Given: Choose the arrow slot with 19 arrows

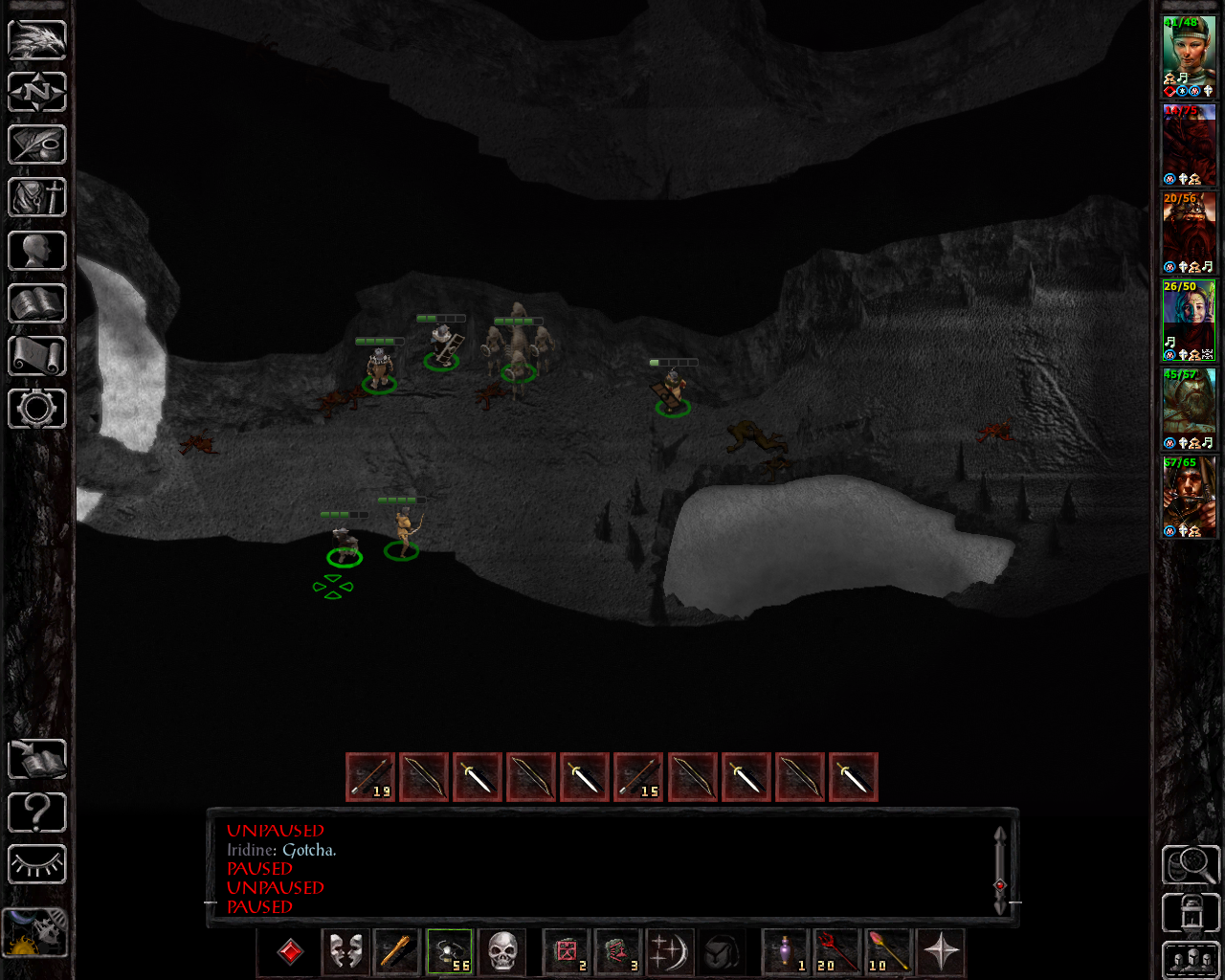Looking at the screenshot, I should (x=370, y=776).
